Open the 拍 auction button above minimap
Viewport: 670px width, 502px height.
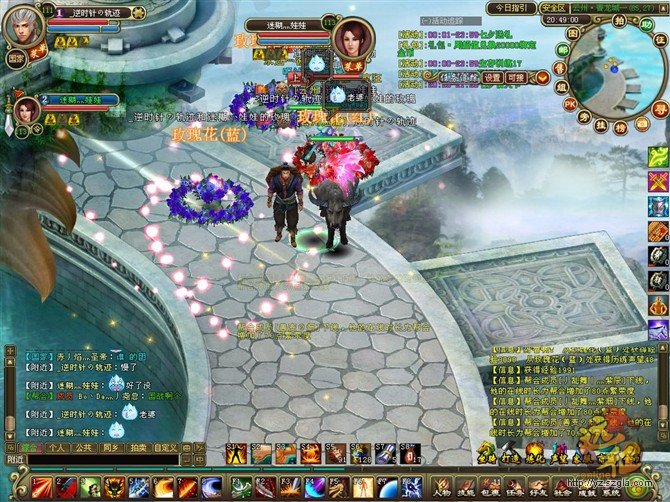pyautogui.click(x=620, y=21)
